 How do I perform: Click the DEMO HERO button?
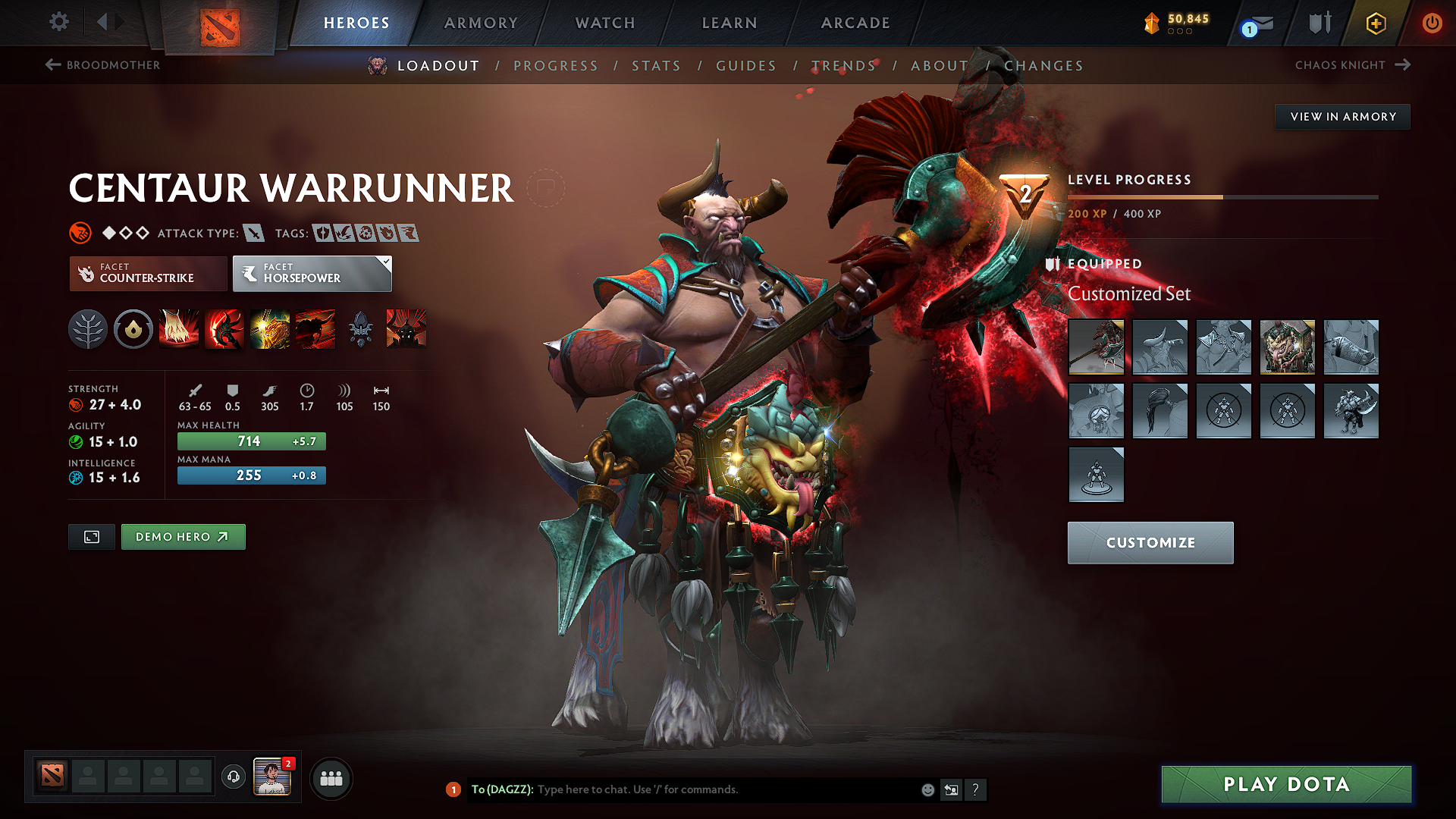(183, 536)
